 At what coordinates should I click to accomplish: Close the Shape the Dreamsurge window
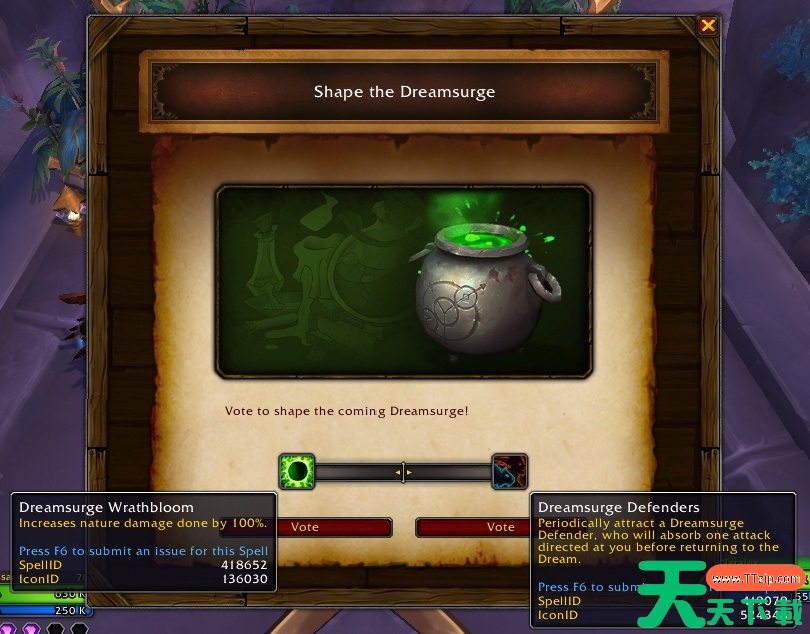[x=708, y=26]
